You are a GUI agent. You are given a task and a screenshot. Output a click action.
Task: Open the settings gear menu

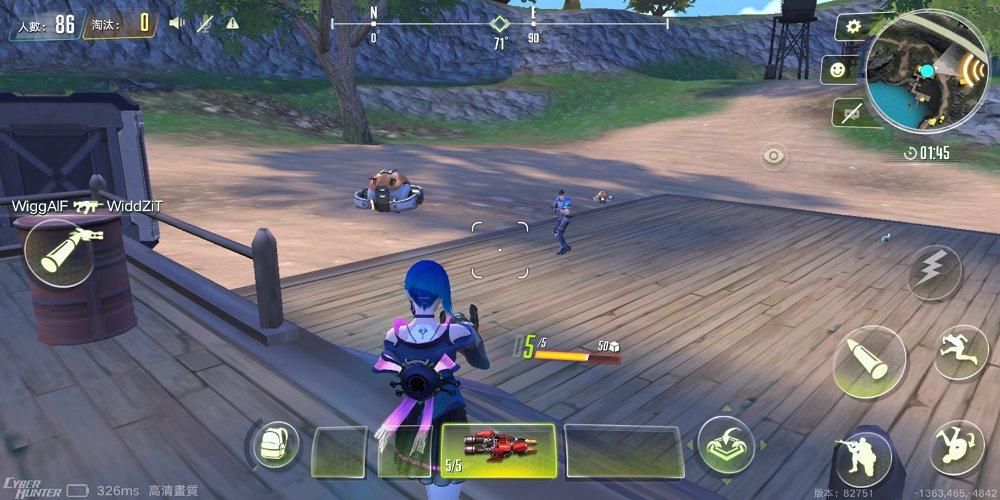coord(852,27)
